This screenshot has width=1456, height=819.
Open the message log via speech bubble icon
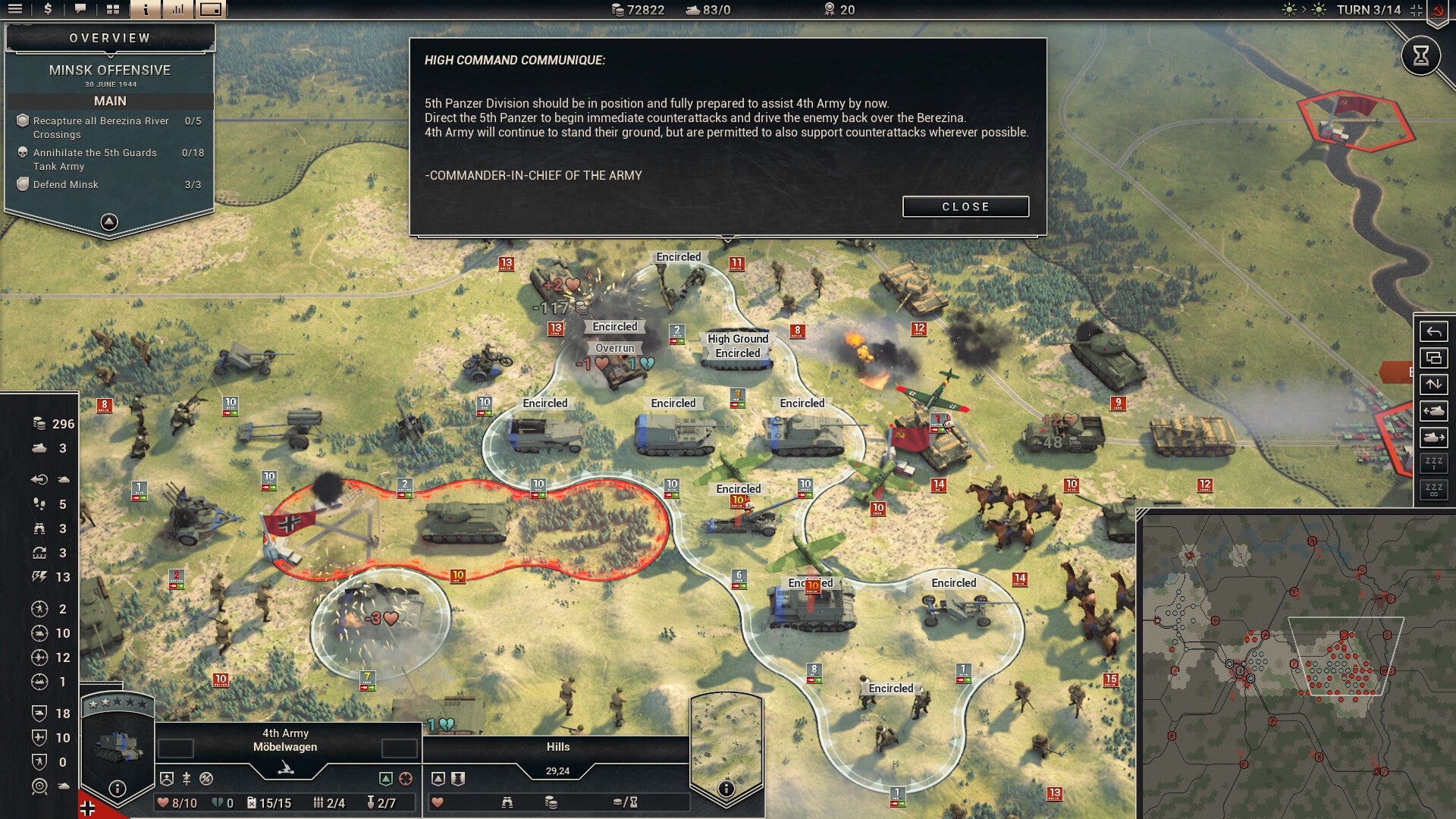(x=80, y=10)
